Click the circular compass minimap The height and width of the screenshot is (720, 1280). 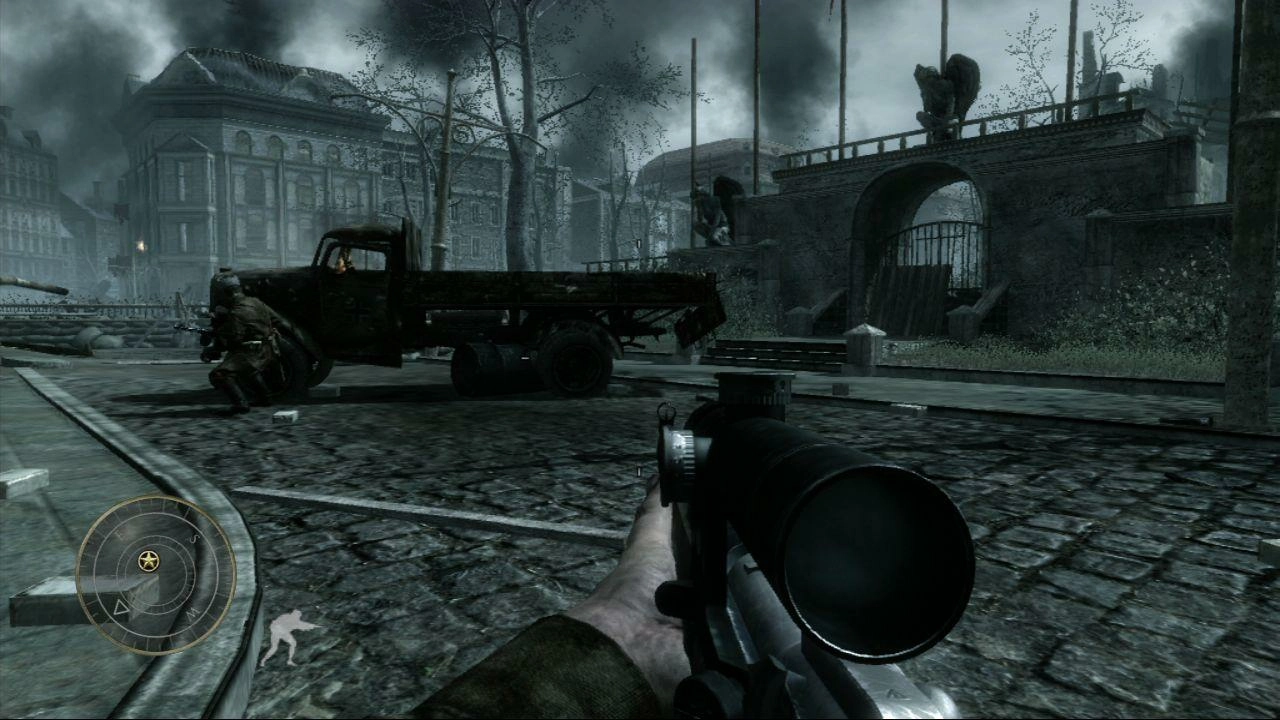[x=155, y=575]
